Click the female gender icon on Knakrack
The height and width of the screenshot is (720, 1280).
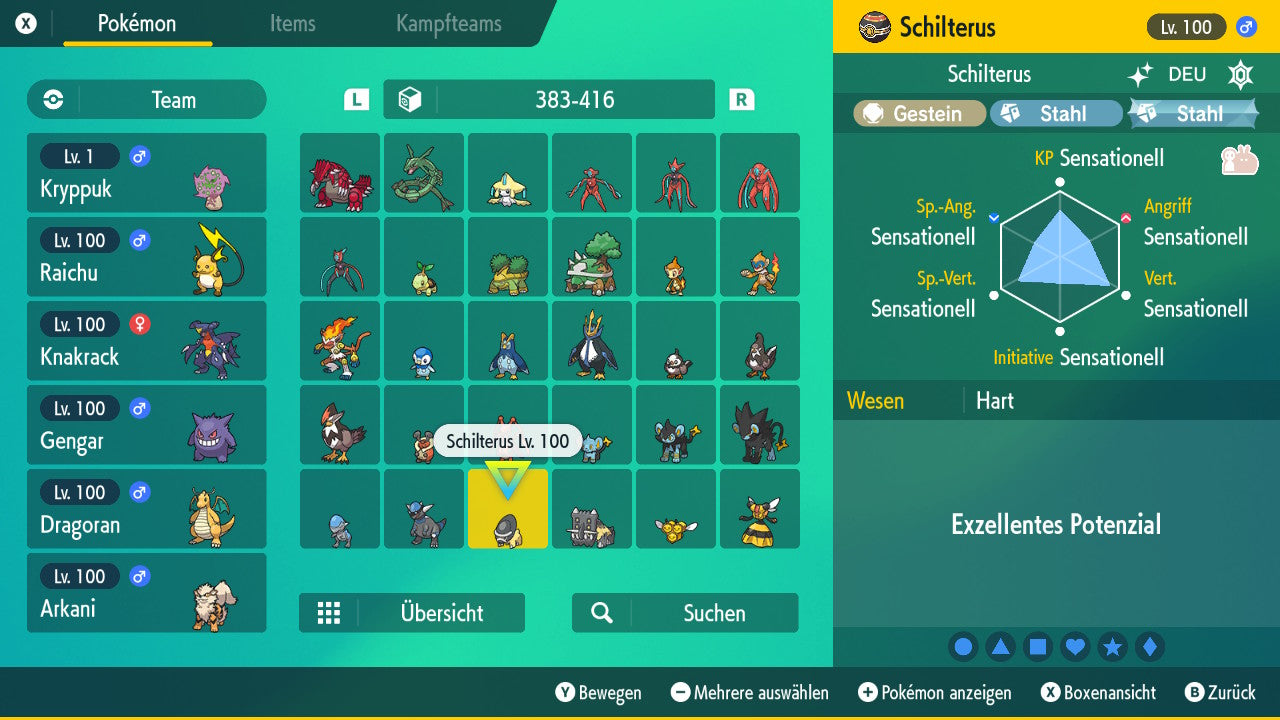(138, 324)
